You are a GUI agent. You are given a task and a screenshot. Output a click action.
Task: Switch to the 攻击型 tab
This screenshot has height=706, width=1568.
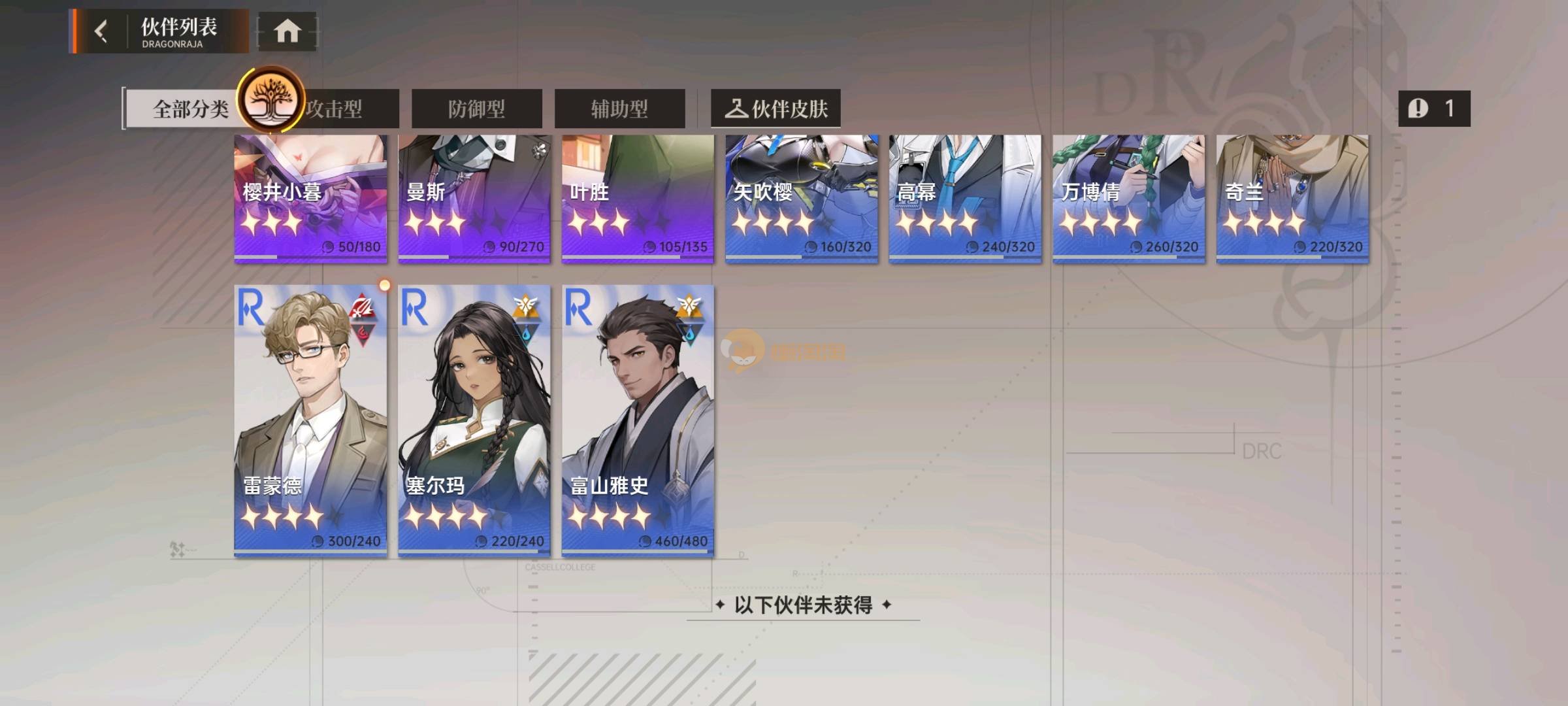tap(346, 109)
